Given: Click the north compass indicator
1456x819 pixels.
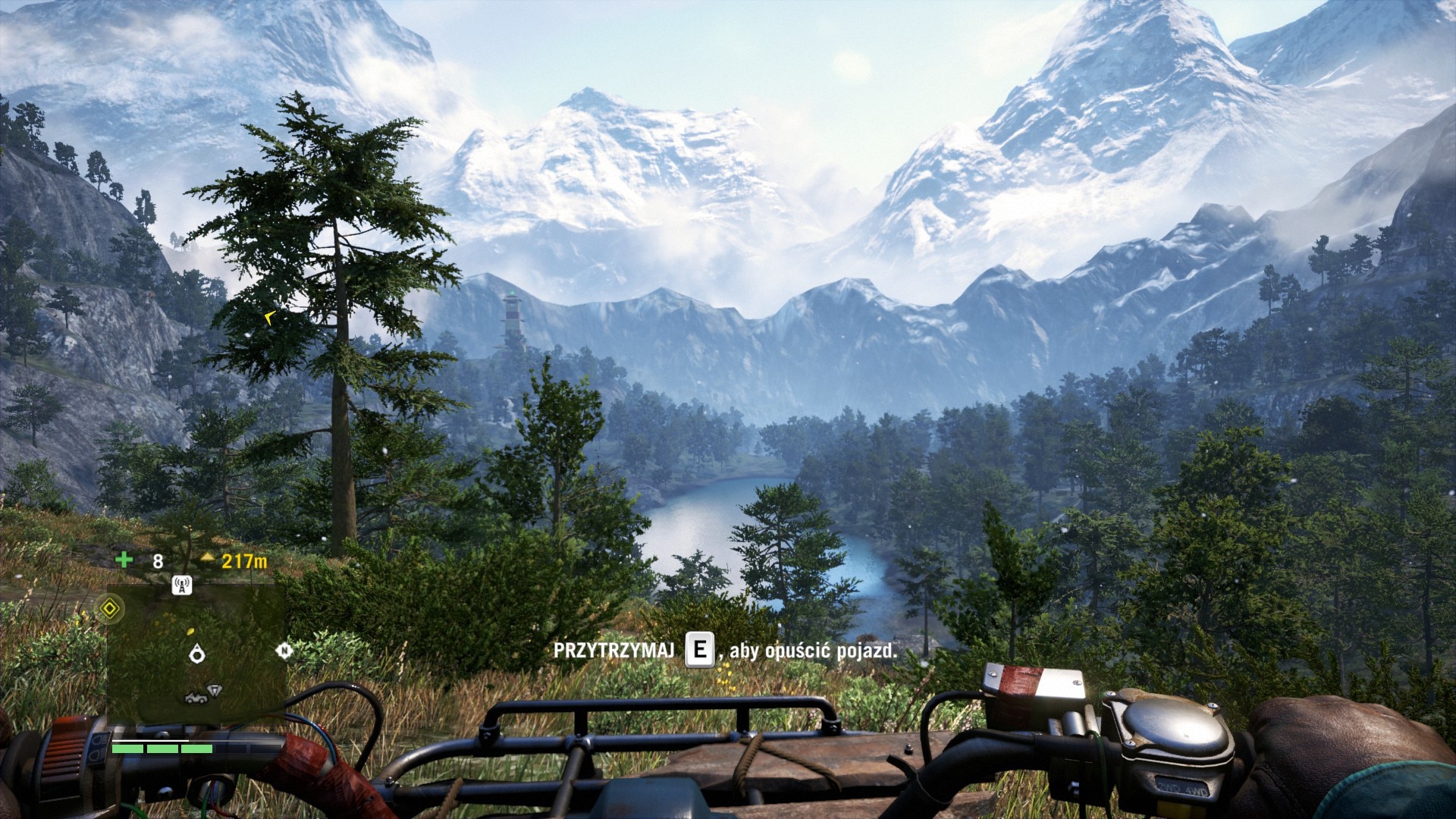Looking at the screenshot, I should [284, 651].
